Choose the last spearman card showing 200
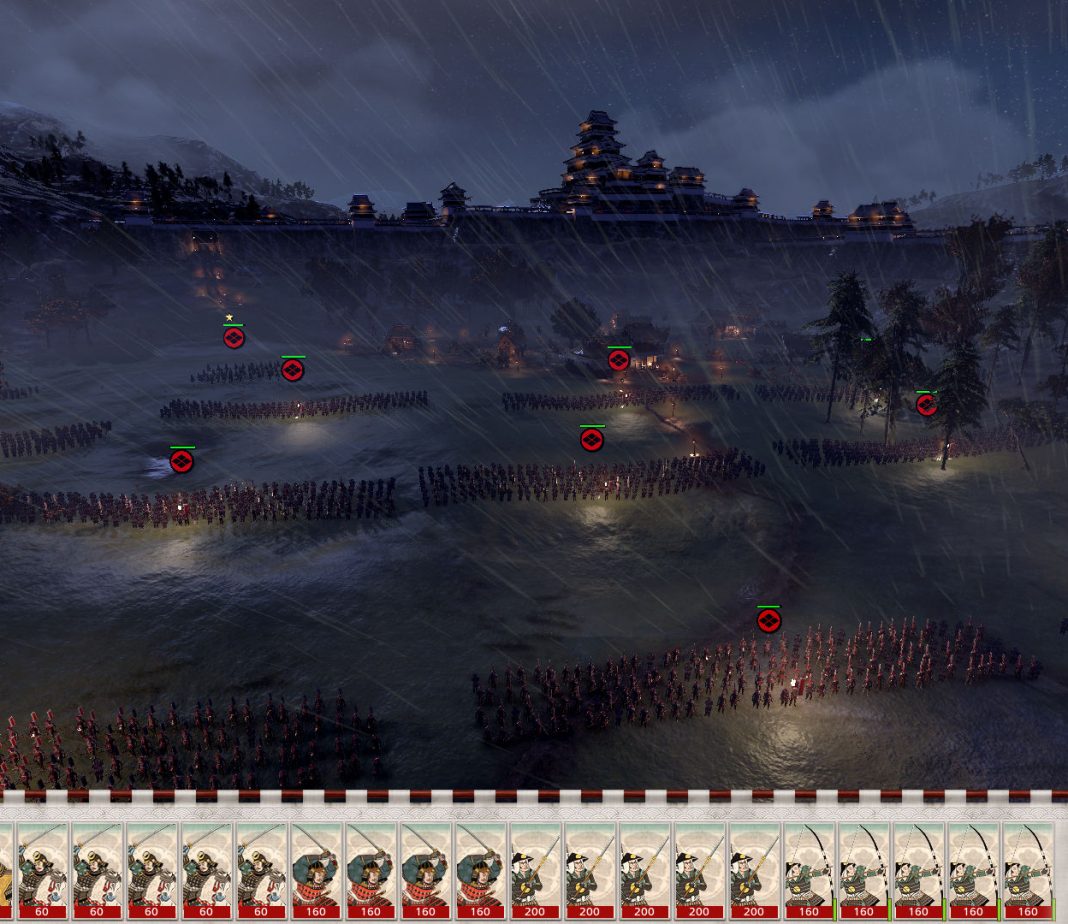 pyautogui.click(x=753, y=869)
